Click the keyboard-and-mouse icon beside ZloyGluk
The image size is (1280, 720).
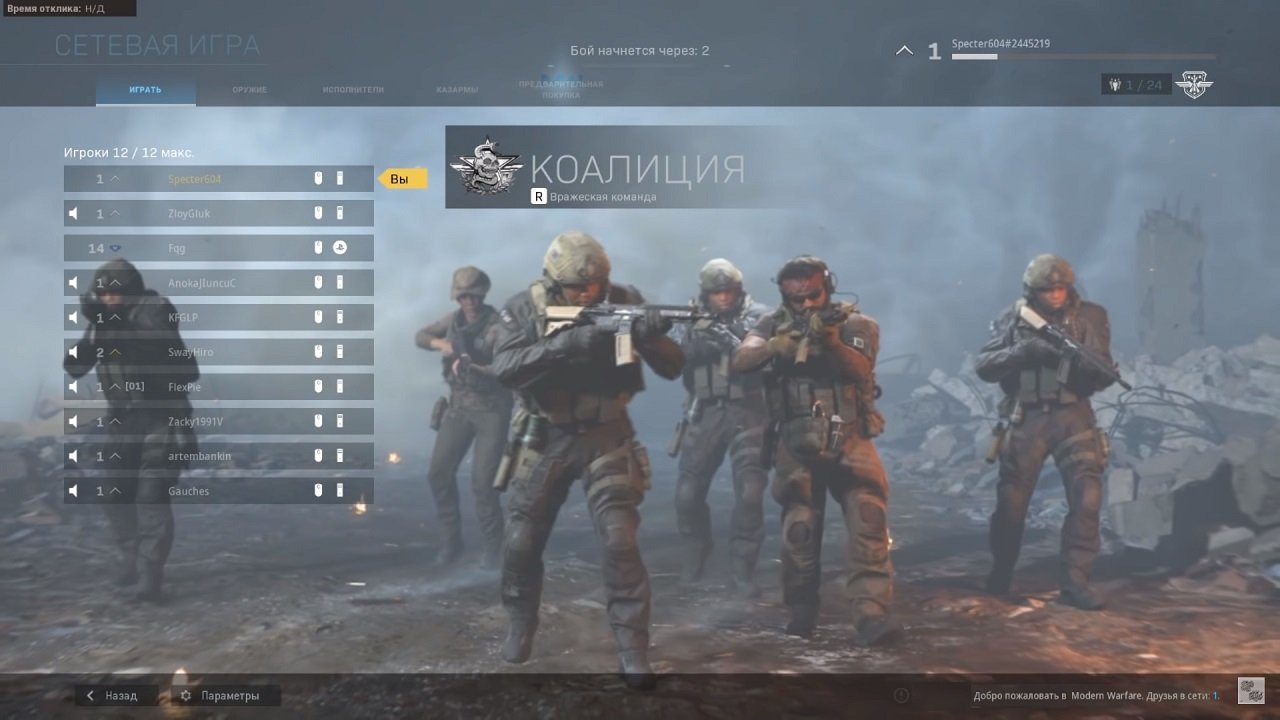[x=318, y=212]
